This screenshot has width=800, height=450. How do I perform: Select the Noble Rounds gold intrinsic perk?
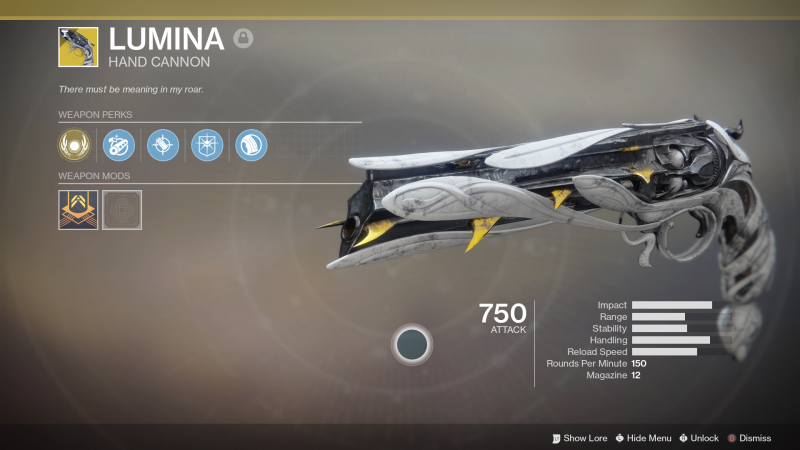click(x=74, y=146)
